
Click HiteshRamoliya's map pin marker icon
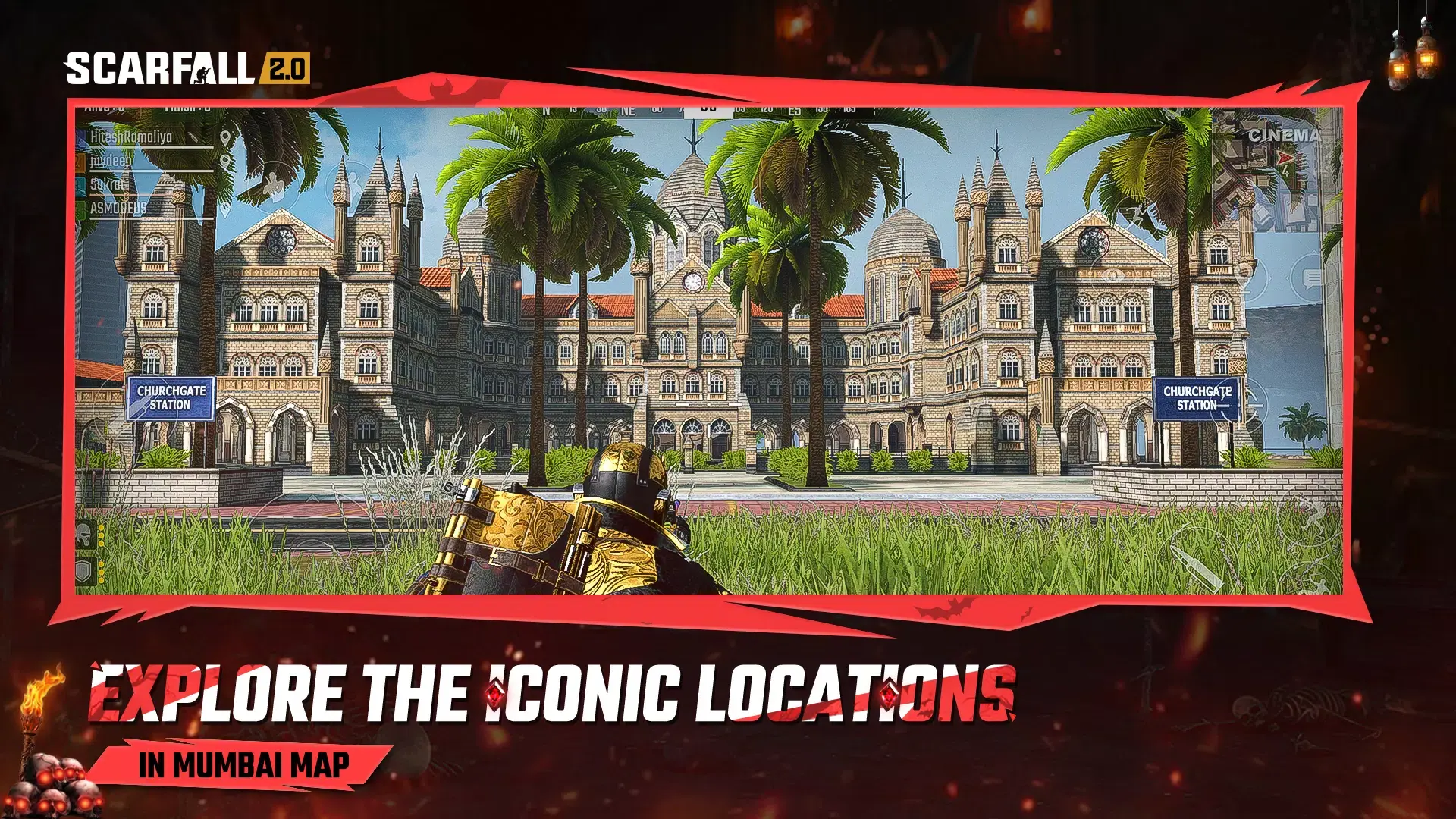coord(224,139)
